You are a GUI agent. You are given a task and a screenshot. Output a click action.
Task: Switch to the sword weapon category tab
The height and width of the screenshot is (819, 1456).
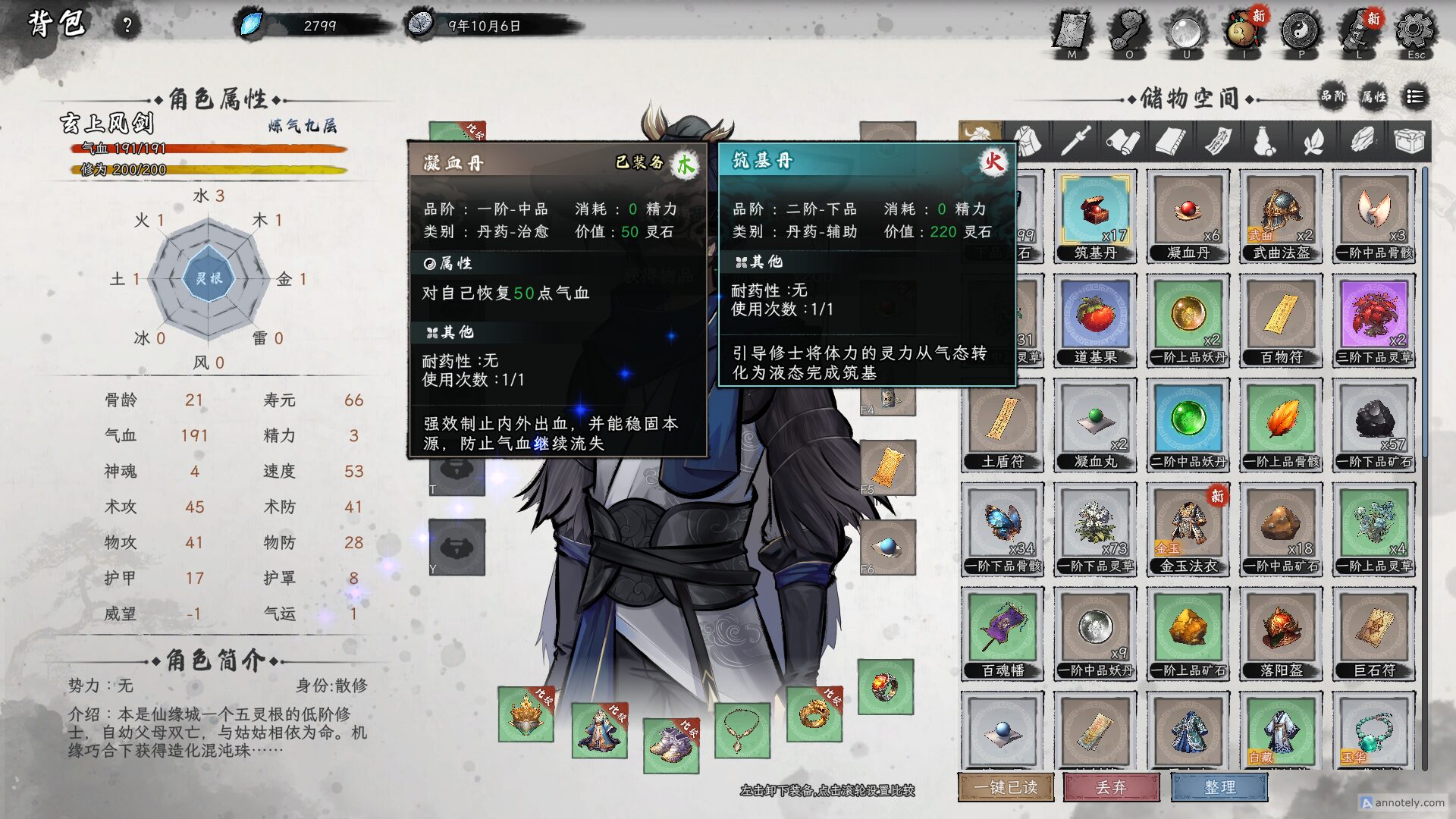coord(1075,141)
